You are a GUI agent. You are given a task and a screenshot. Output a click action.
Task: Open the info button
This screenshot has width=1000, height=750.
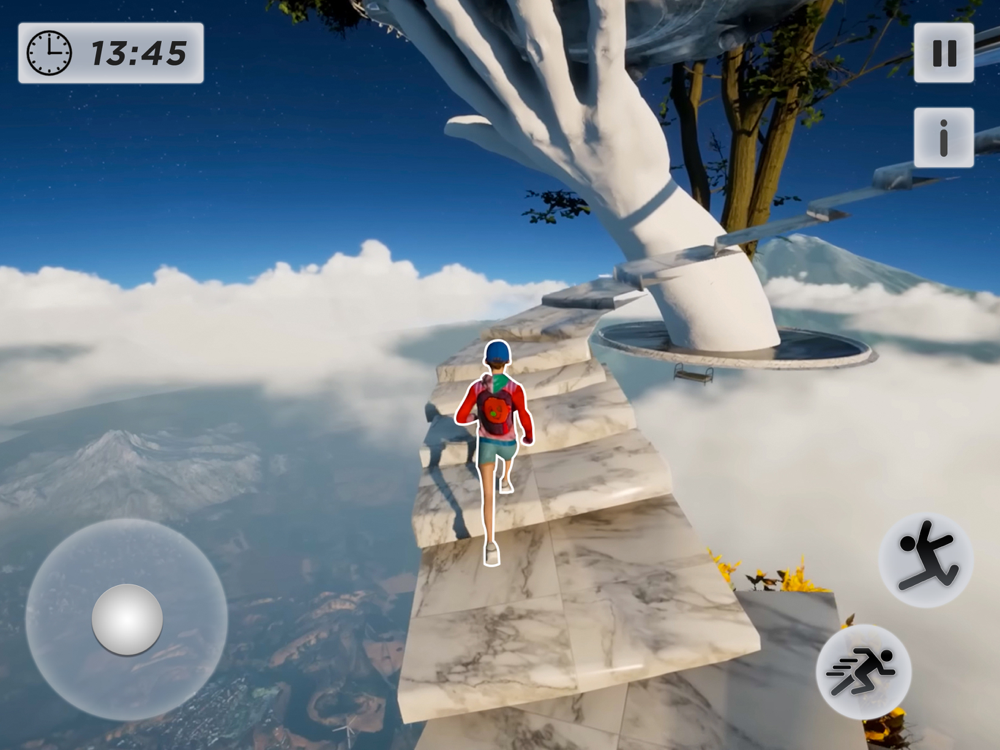click(943, 138)
